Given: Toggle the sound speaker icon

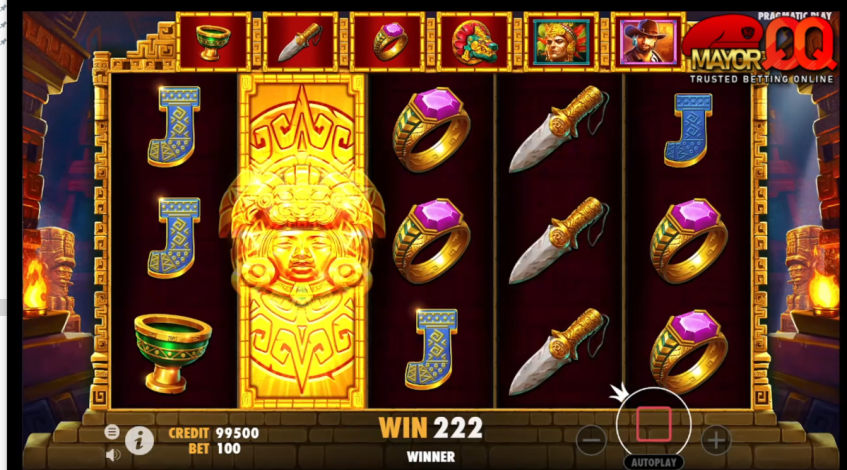Looking at the screenshot, I should coord(112,454).
